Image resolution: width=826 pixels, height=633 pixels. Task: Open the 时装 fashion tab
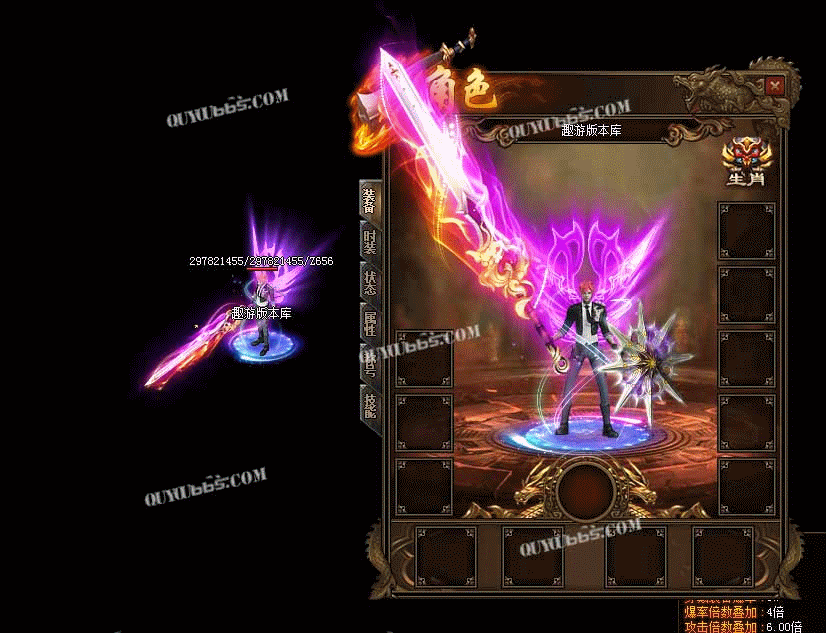[x=369, y=241]
